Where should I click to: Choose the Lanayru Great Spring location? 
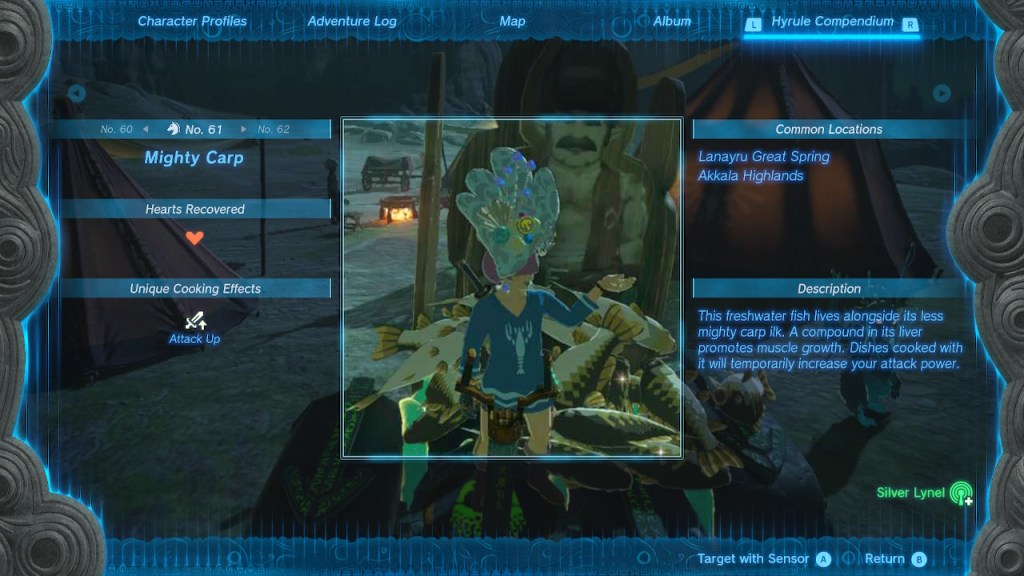coord(764,156)
